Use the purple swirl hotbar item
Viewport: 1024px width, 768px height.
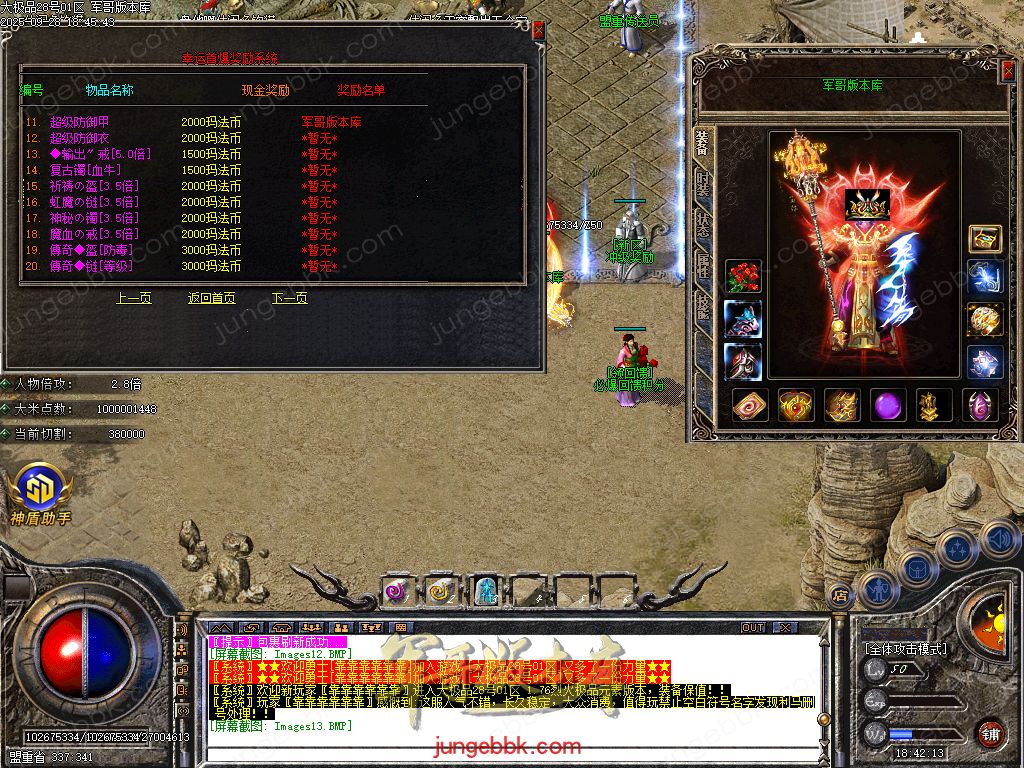pos(397,591)
